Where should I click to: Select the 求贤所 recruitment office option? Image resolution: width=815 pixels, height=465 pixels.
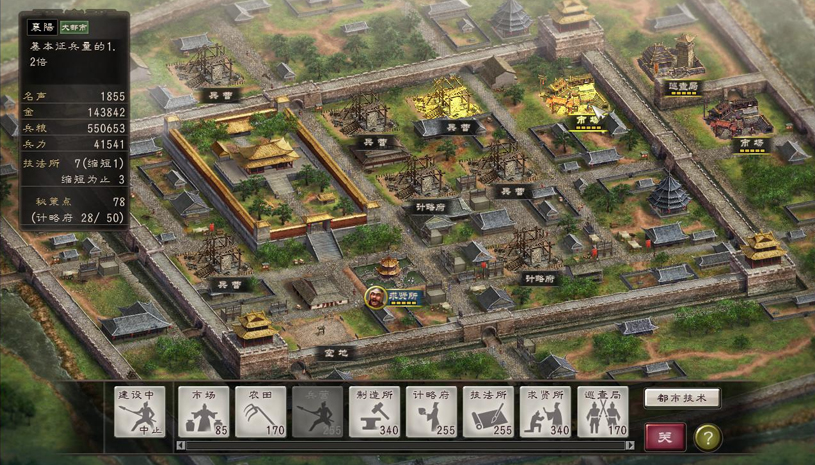pos(546,412)
